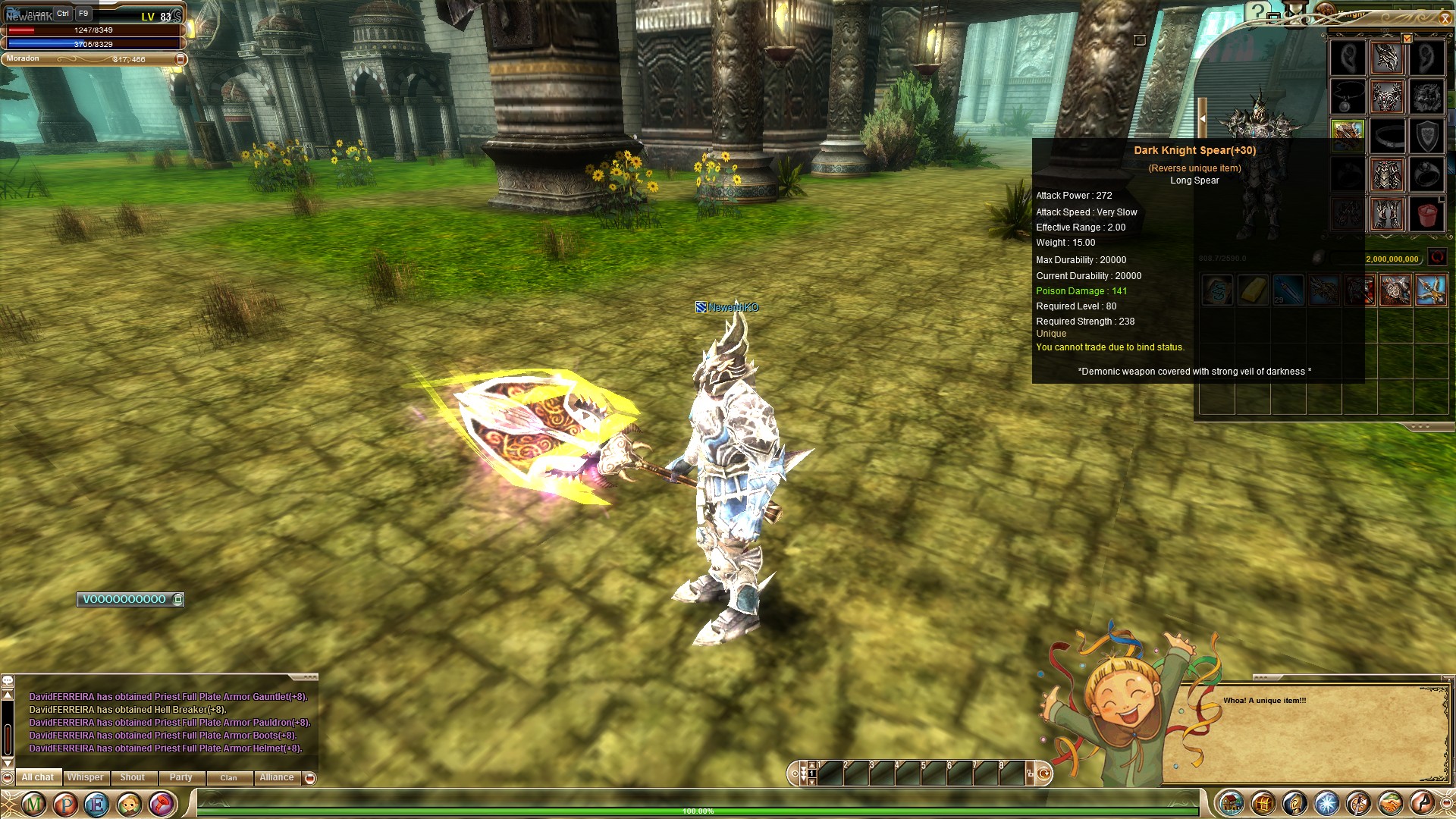Close the inventory window

pos(1445,18)
